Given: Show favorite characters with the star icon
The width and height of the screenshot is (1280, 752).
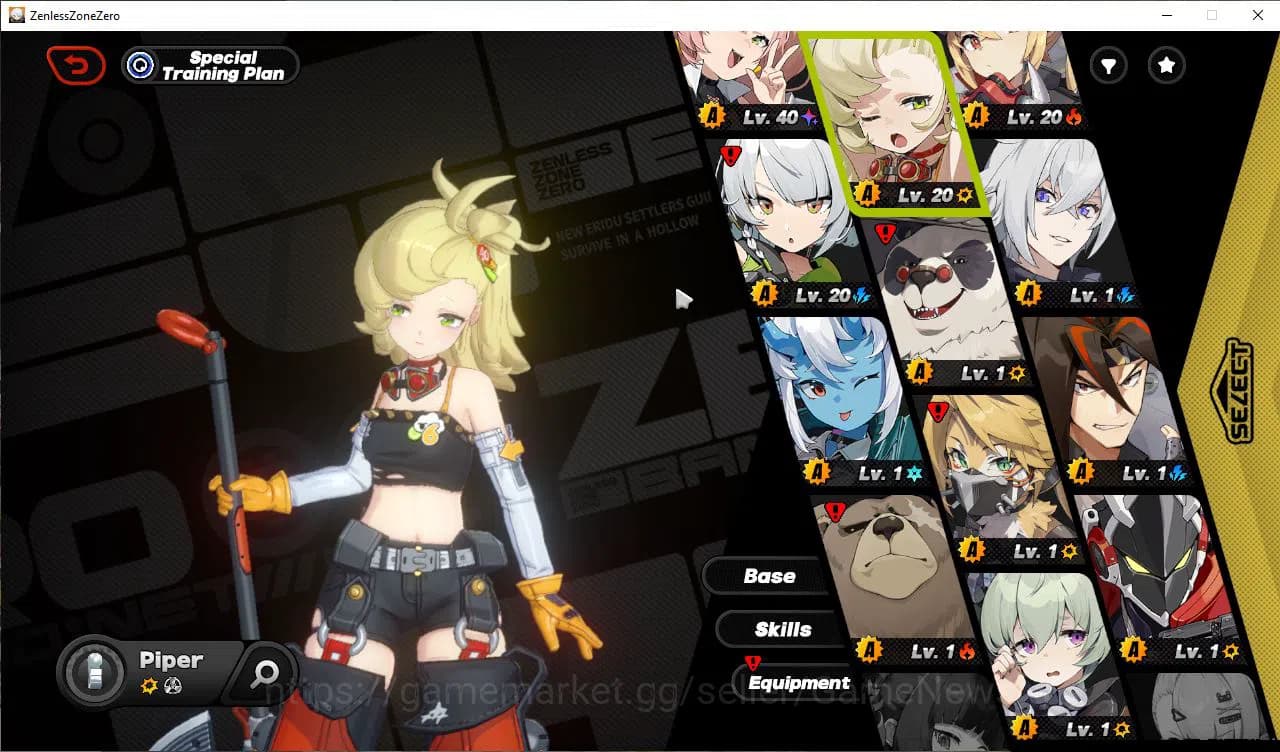Looking at the screenshot, I should click(x=1166, y=66).
